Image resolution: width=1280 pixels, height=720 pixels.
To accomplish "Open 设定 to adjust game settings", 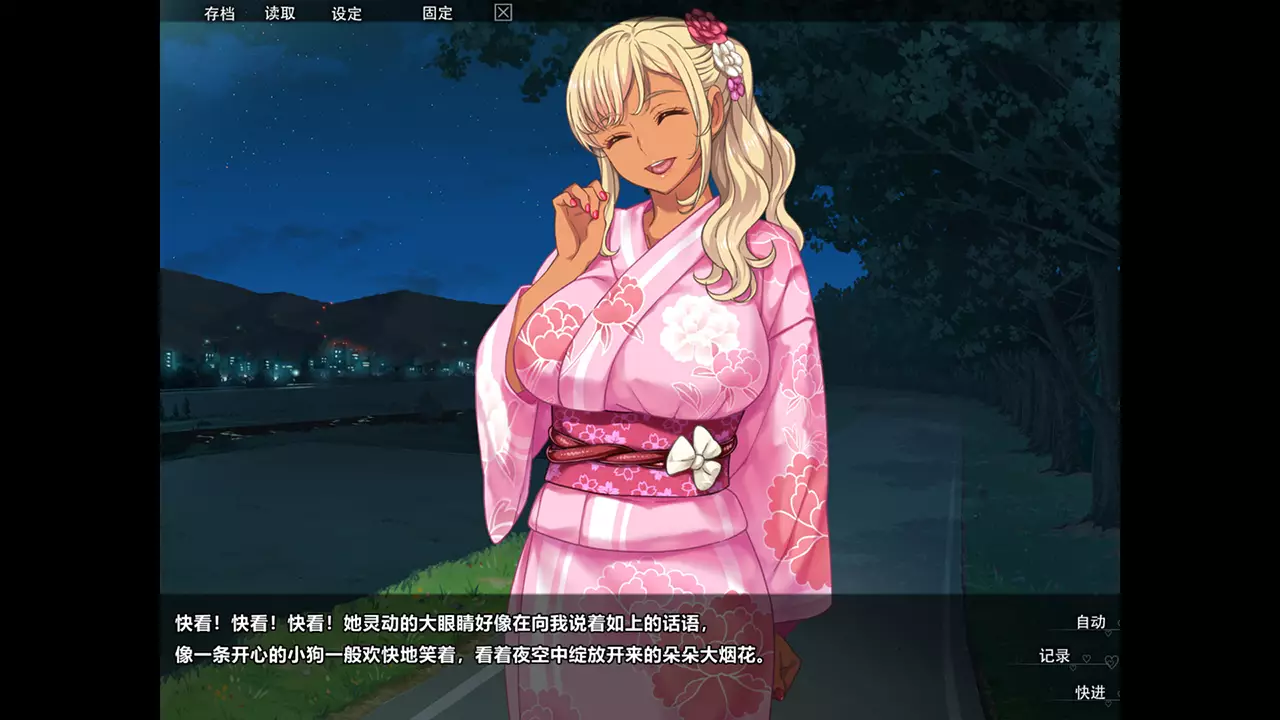I will [347, 13].
